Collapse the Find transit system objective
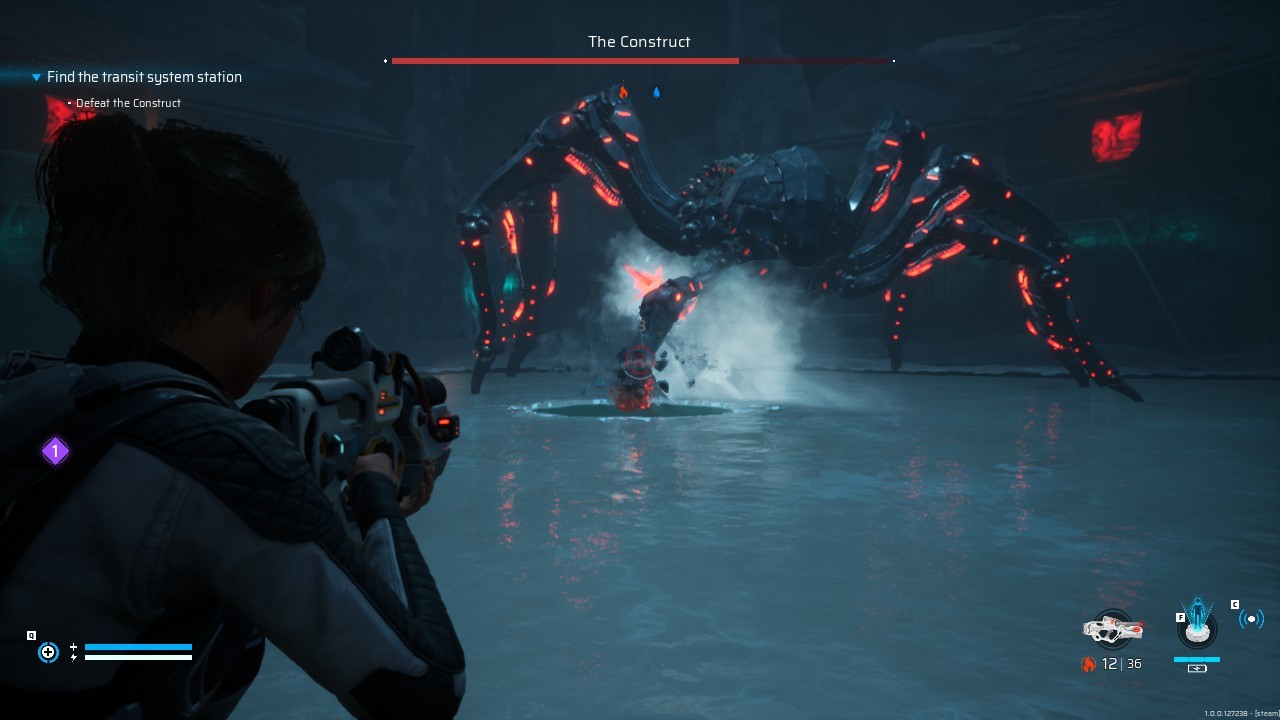This screenshot has height=720, width=1280. pyautogui.click(x=36, y=77)
